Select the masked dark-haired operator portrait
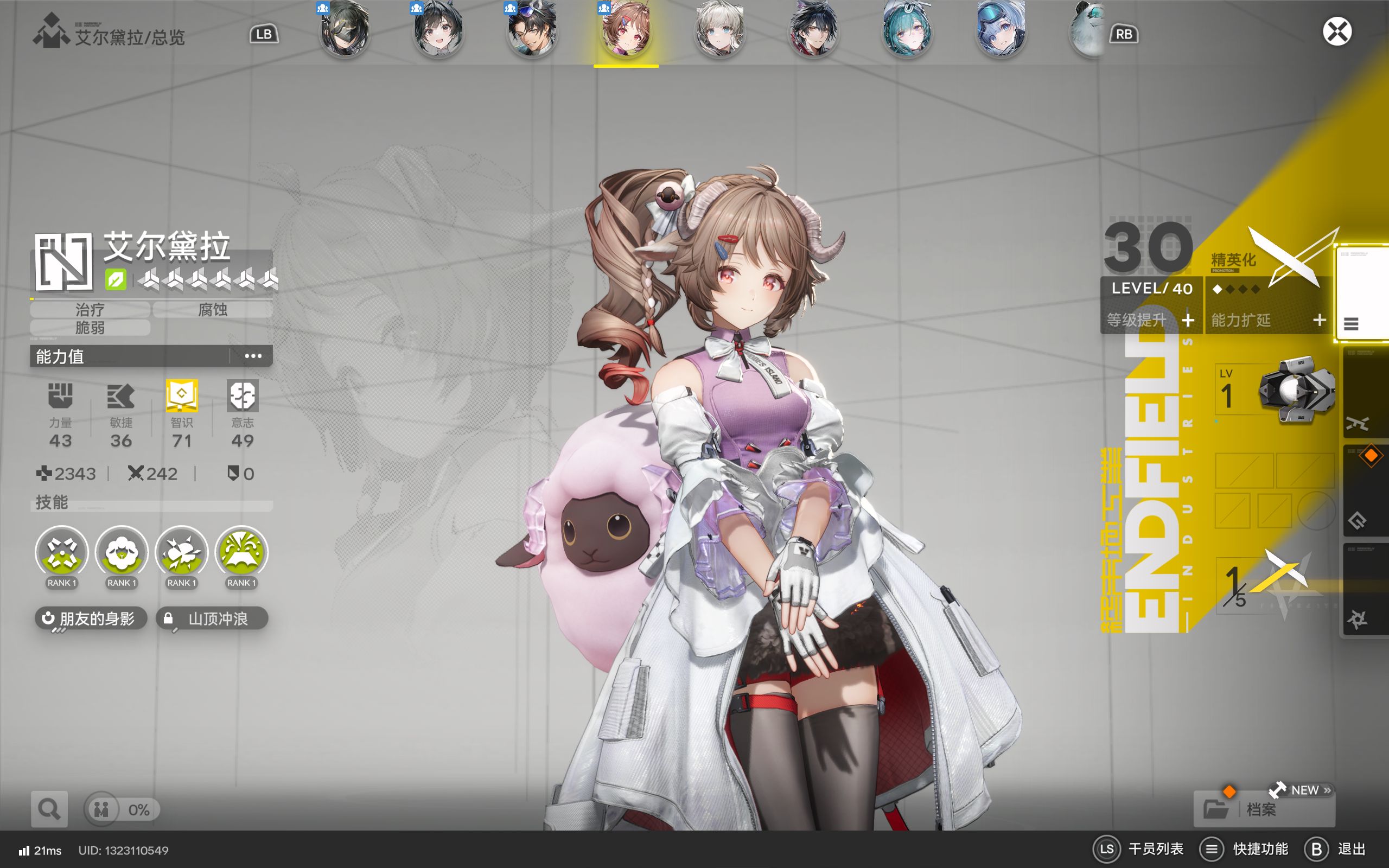Viewport: 1389px width, 868px height. [345, 30]
